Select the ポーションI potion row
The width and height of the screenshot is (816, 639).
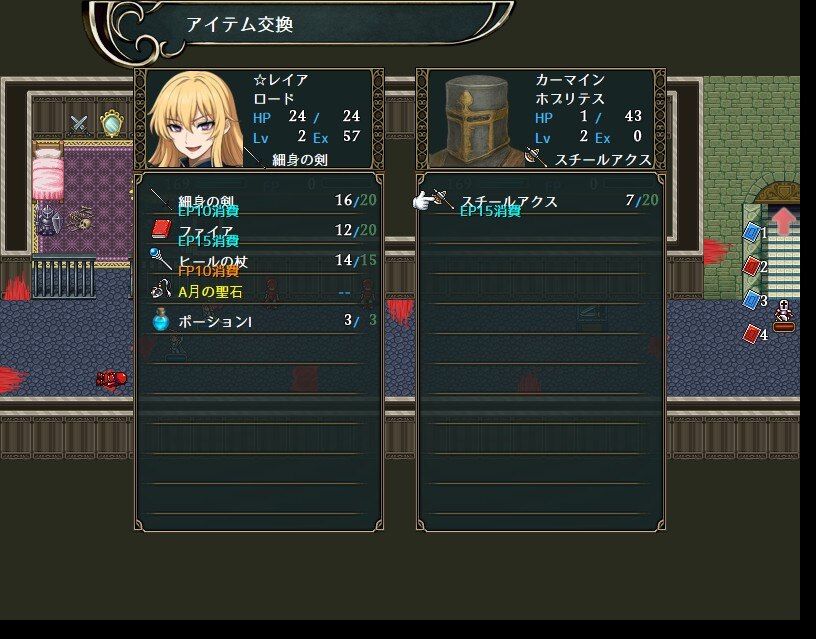258,321
